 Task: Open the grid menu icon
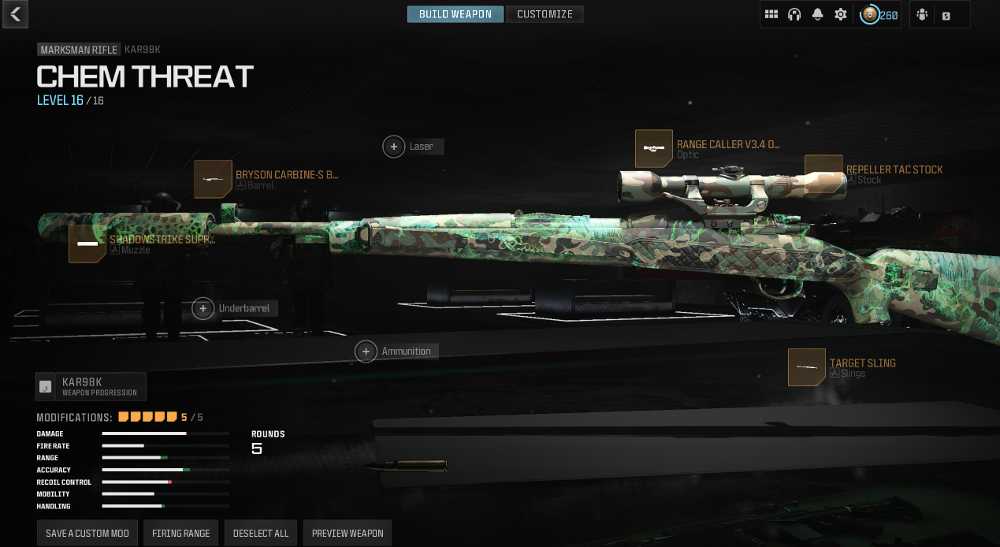[x=772, y=15]
